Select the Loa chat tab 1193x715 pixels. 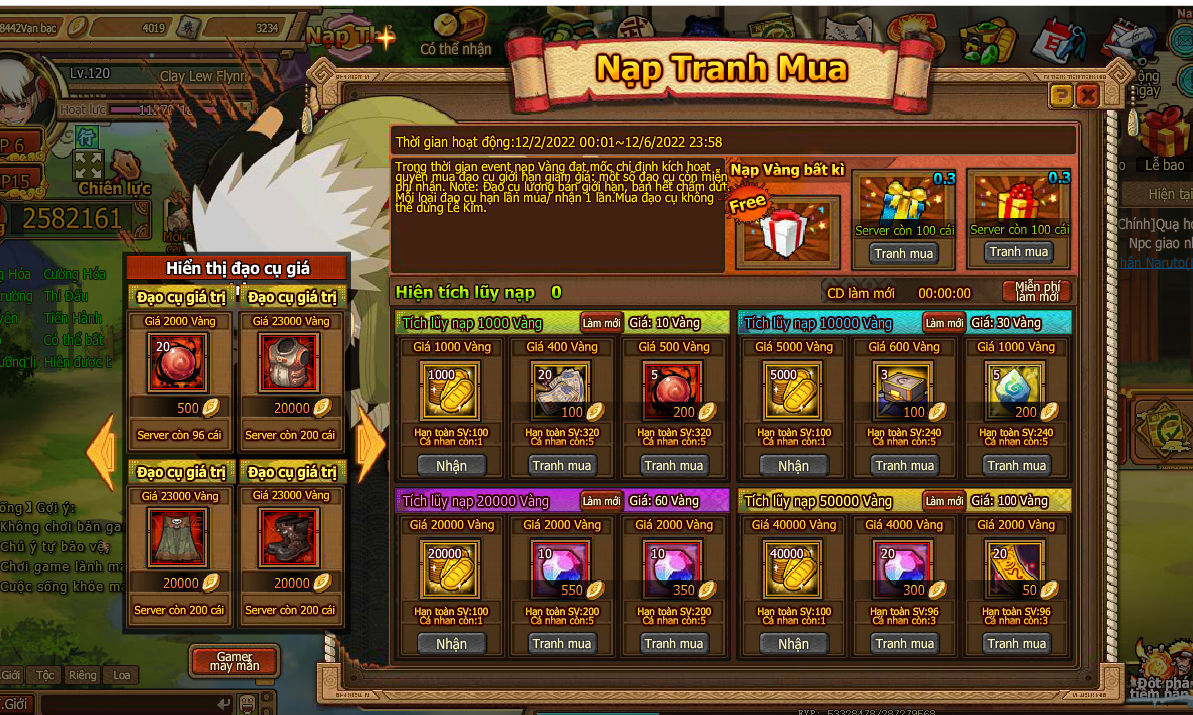121,675
